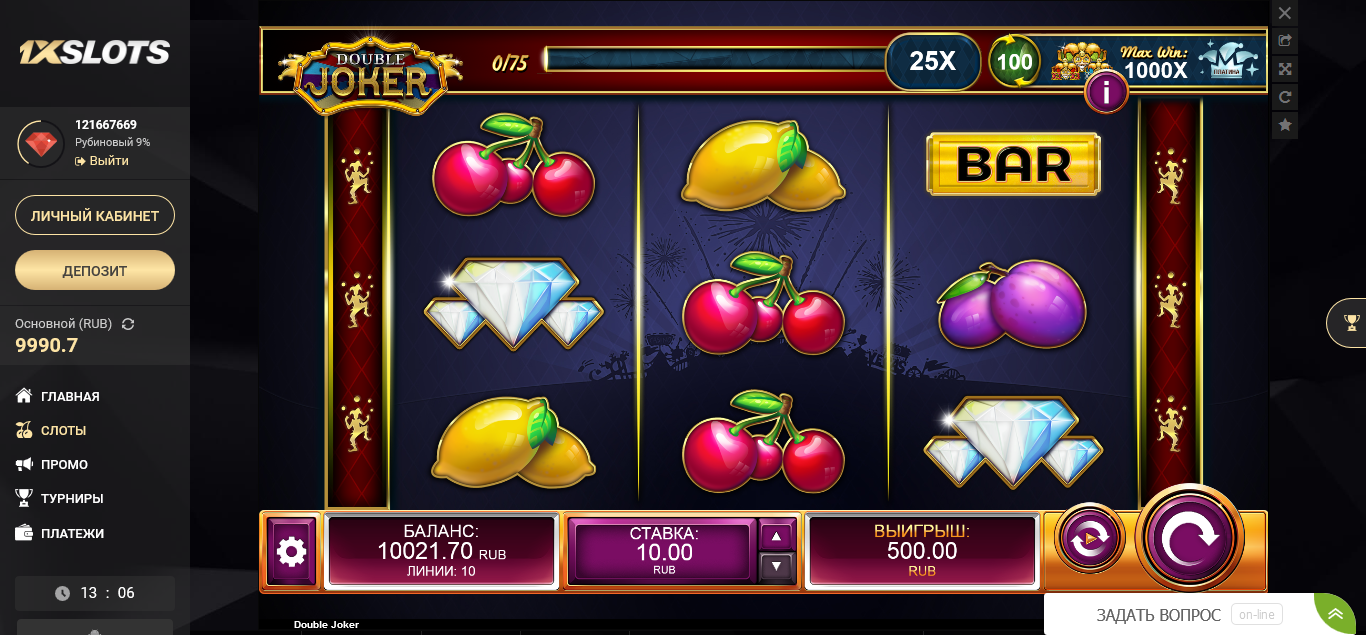Screen dimensions: 1366x635
Task: Refresh the main balance amount
Action: coord(128,324)
